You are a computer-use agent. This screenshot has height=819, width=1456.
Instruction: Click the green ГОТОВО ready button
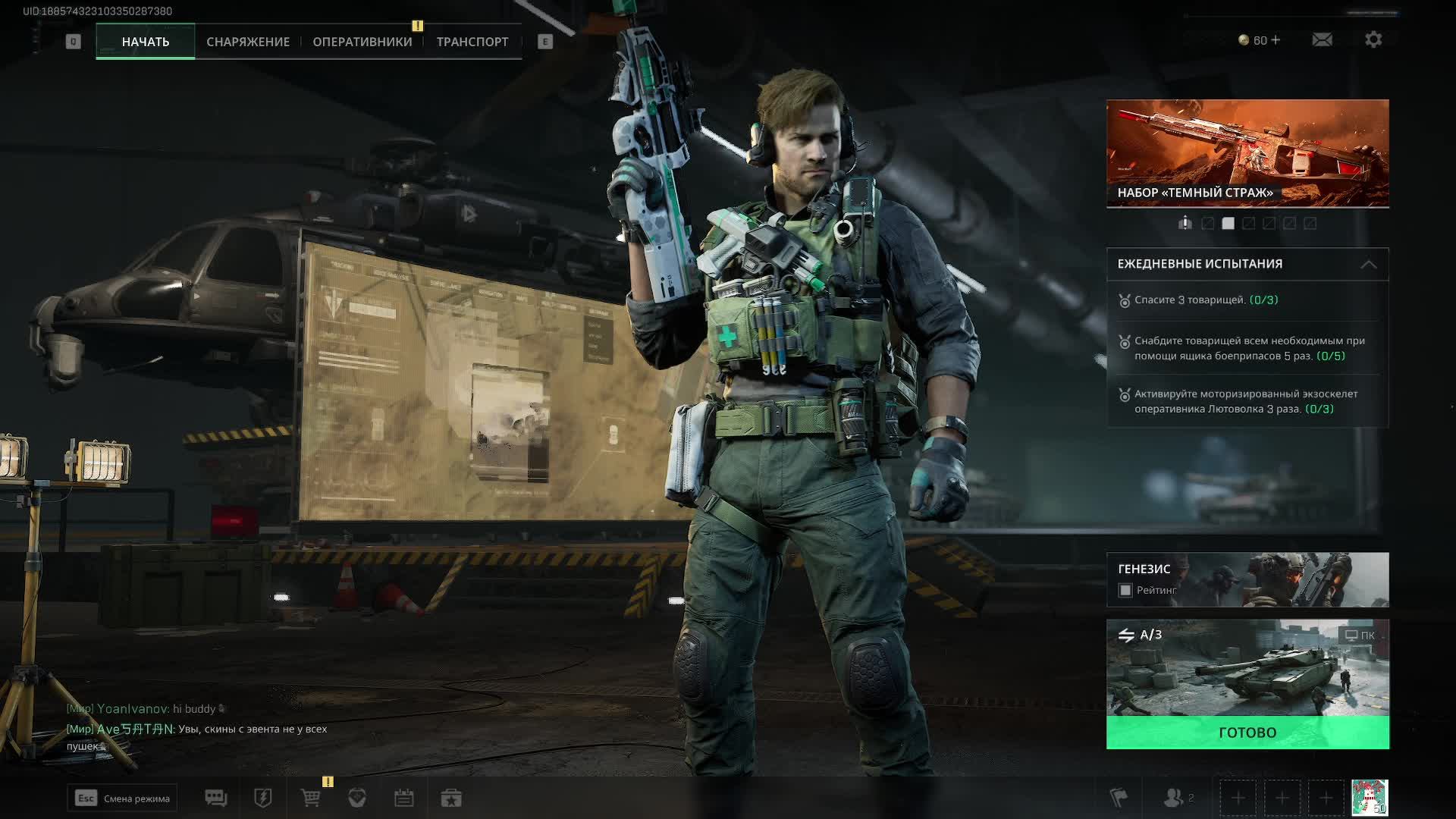[1247, 733]
